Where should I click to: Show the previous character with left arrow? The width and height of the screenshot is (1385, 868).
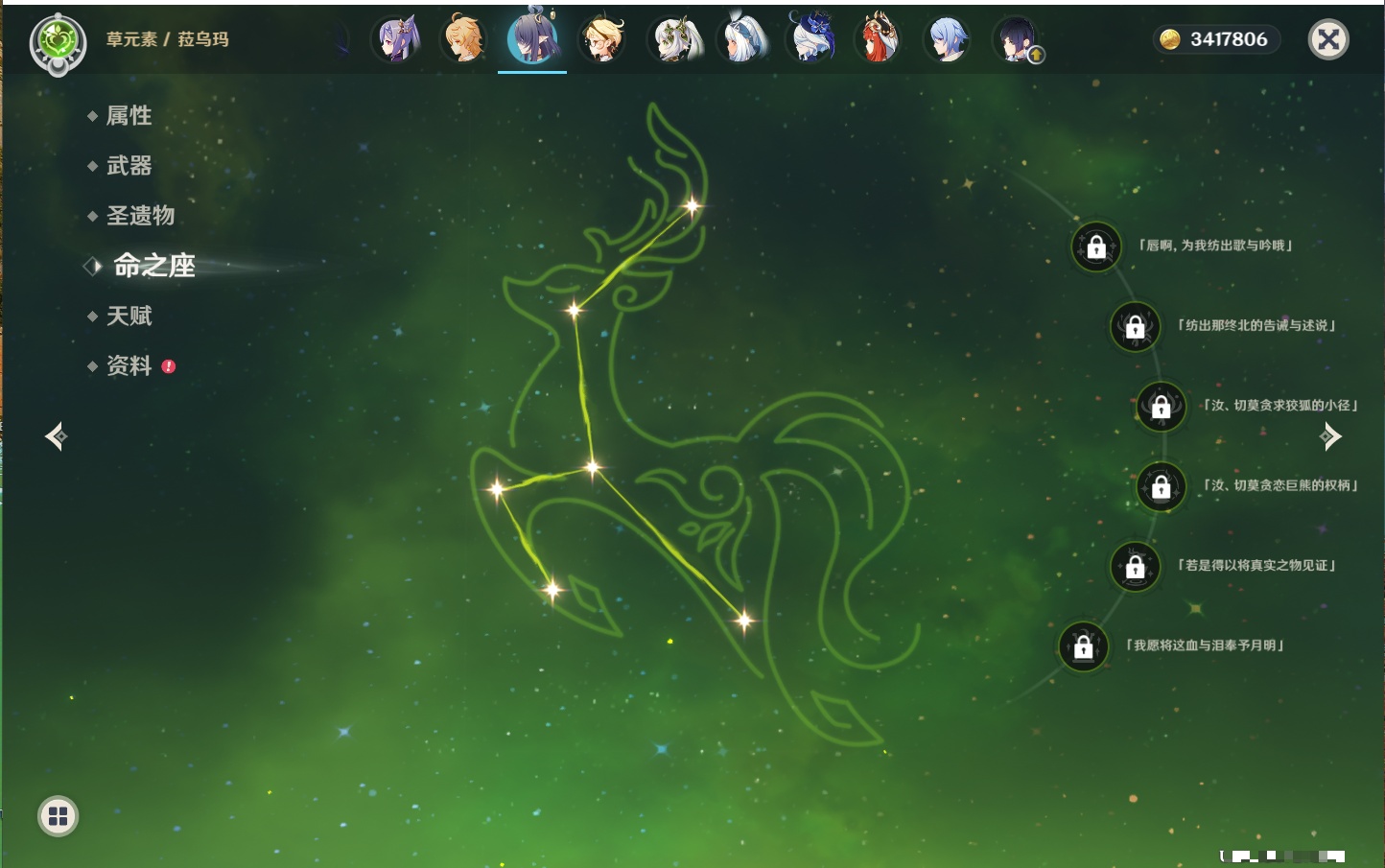click(57, 436)
